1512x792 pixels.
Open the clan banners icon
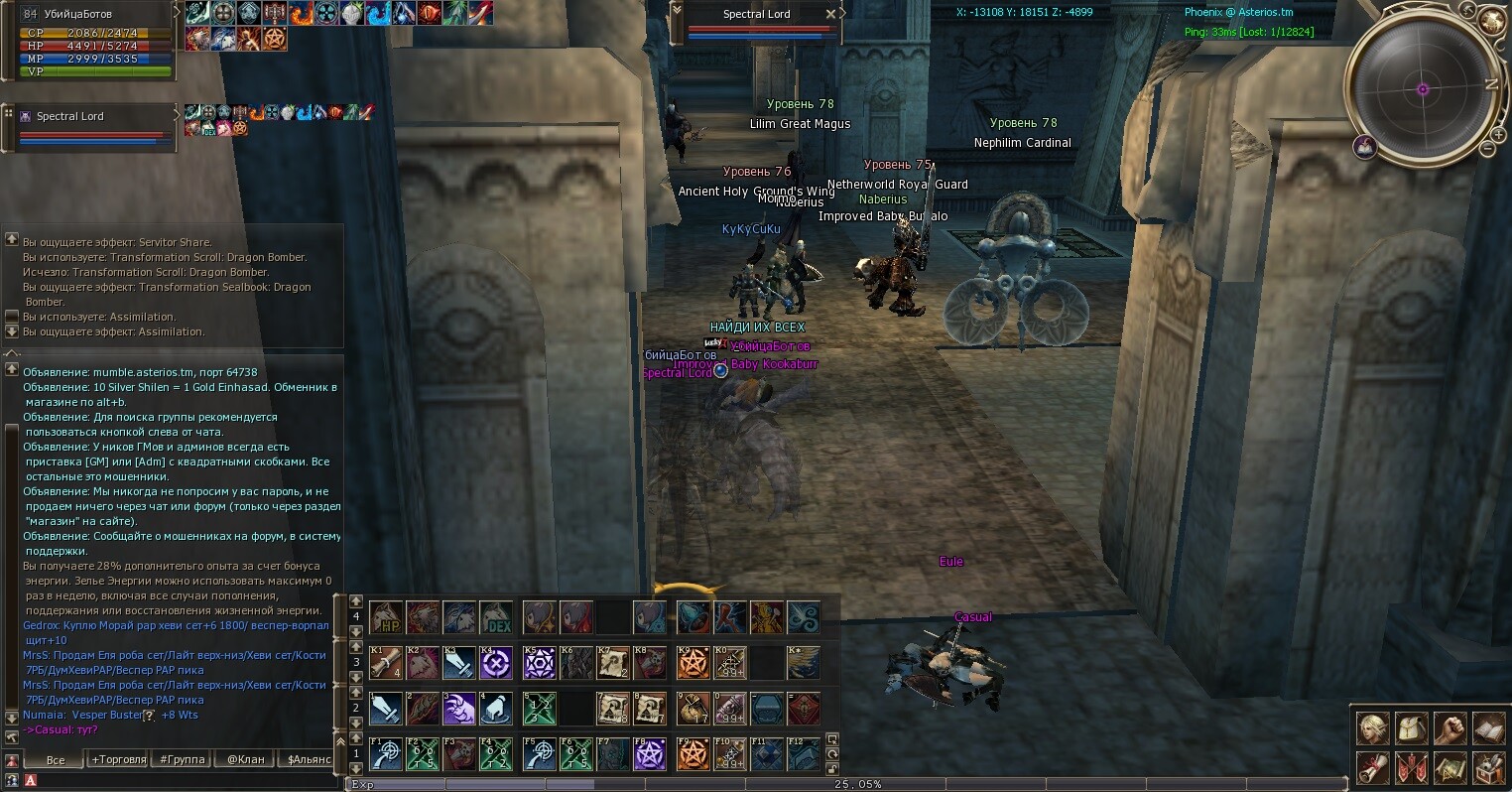pyautogui.click(x=1411, y=767)
